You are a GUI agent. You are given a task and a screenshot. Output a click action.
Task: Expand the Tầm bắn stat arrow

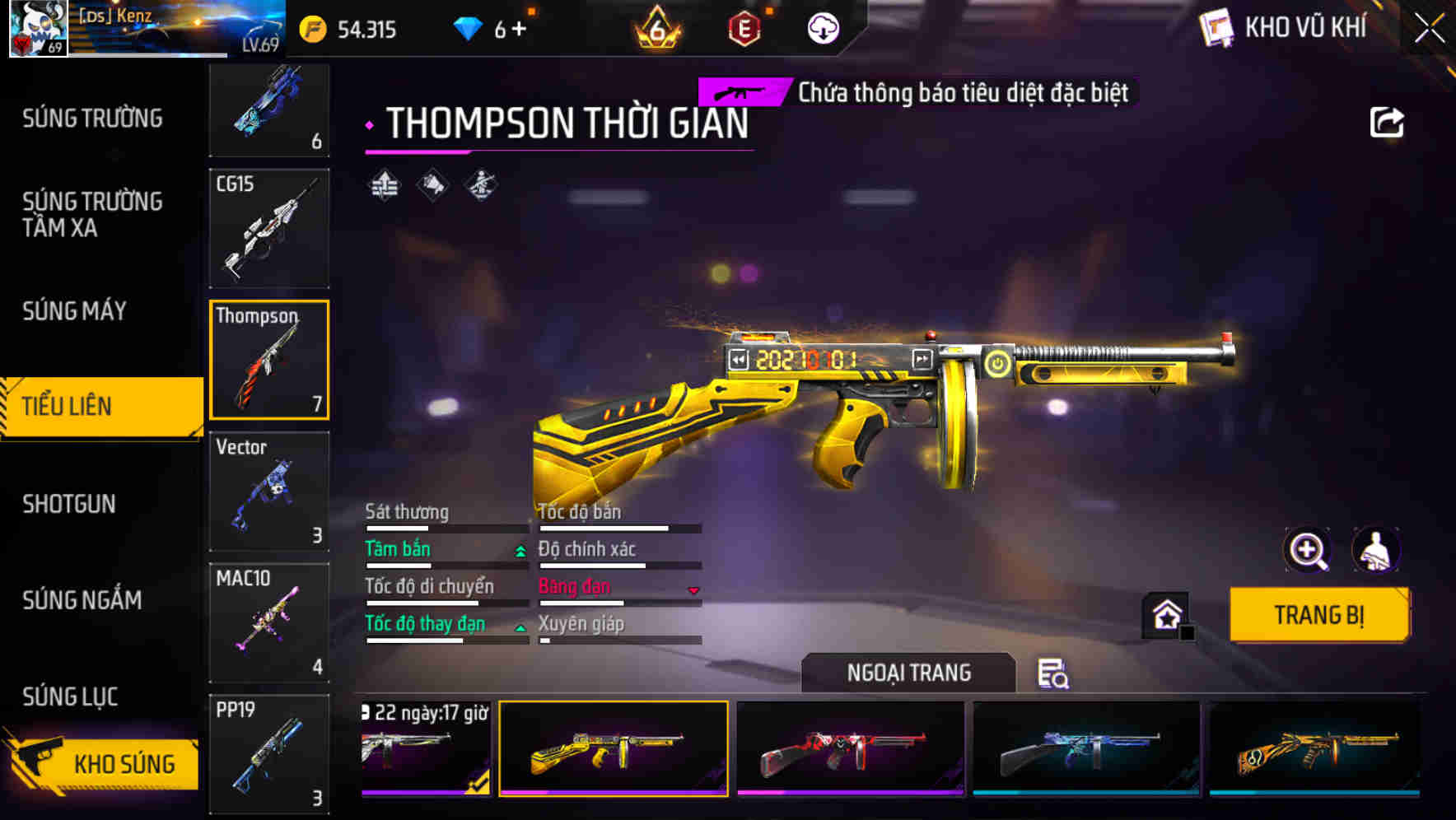[520, 551]
